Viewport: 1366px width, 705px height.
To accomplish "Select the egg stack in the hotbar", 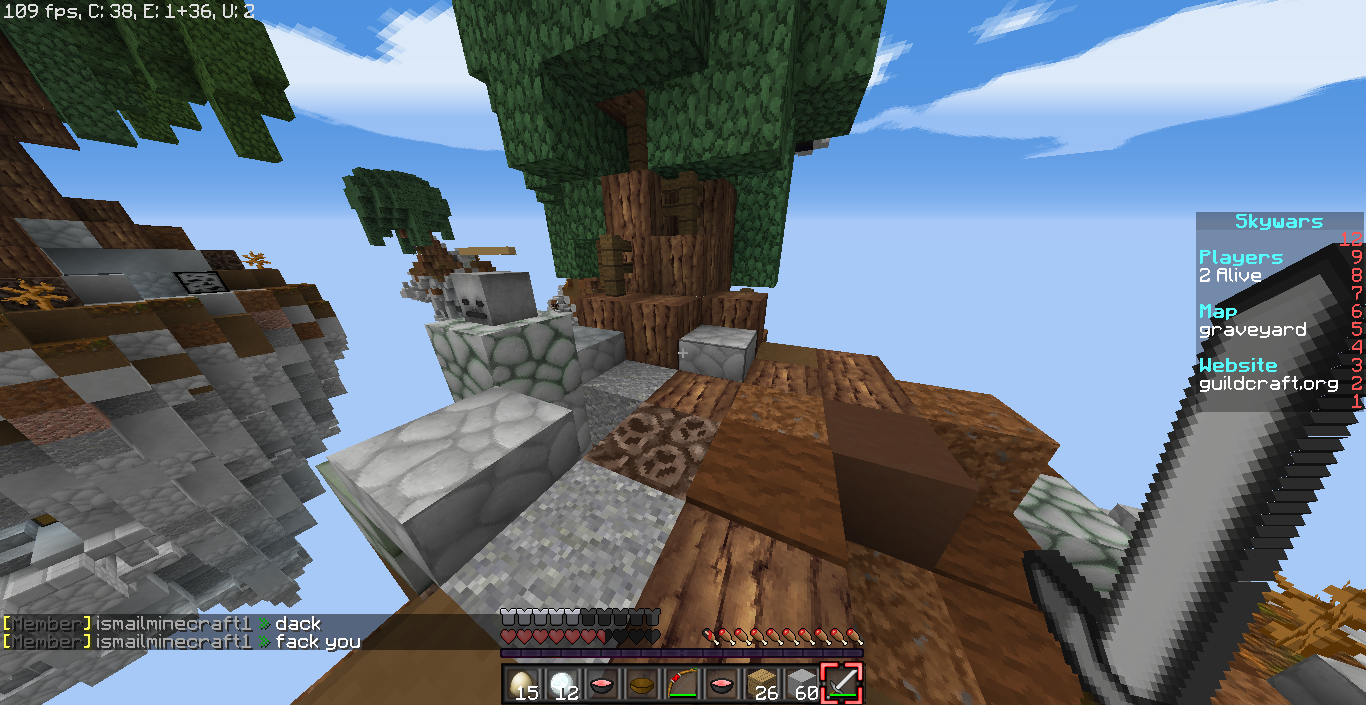I will pyautogui.click(x=521, y=684).
